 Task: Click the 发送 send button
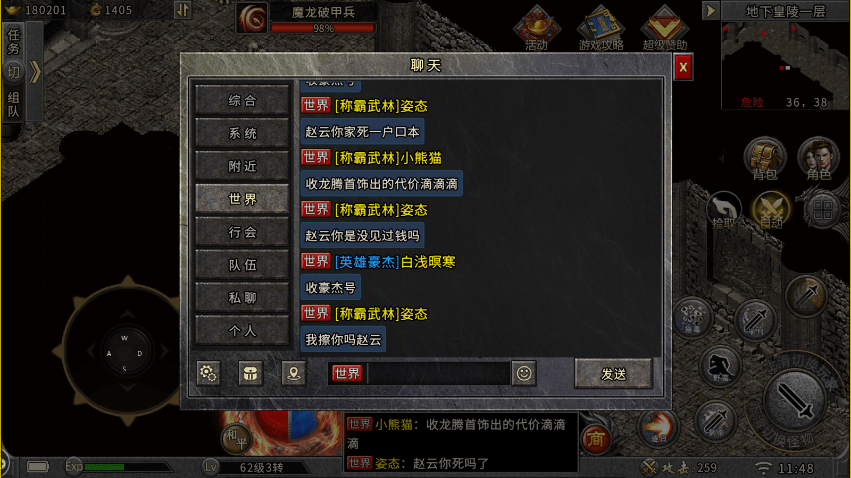613,374
